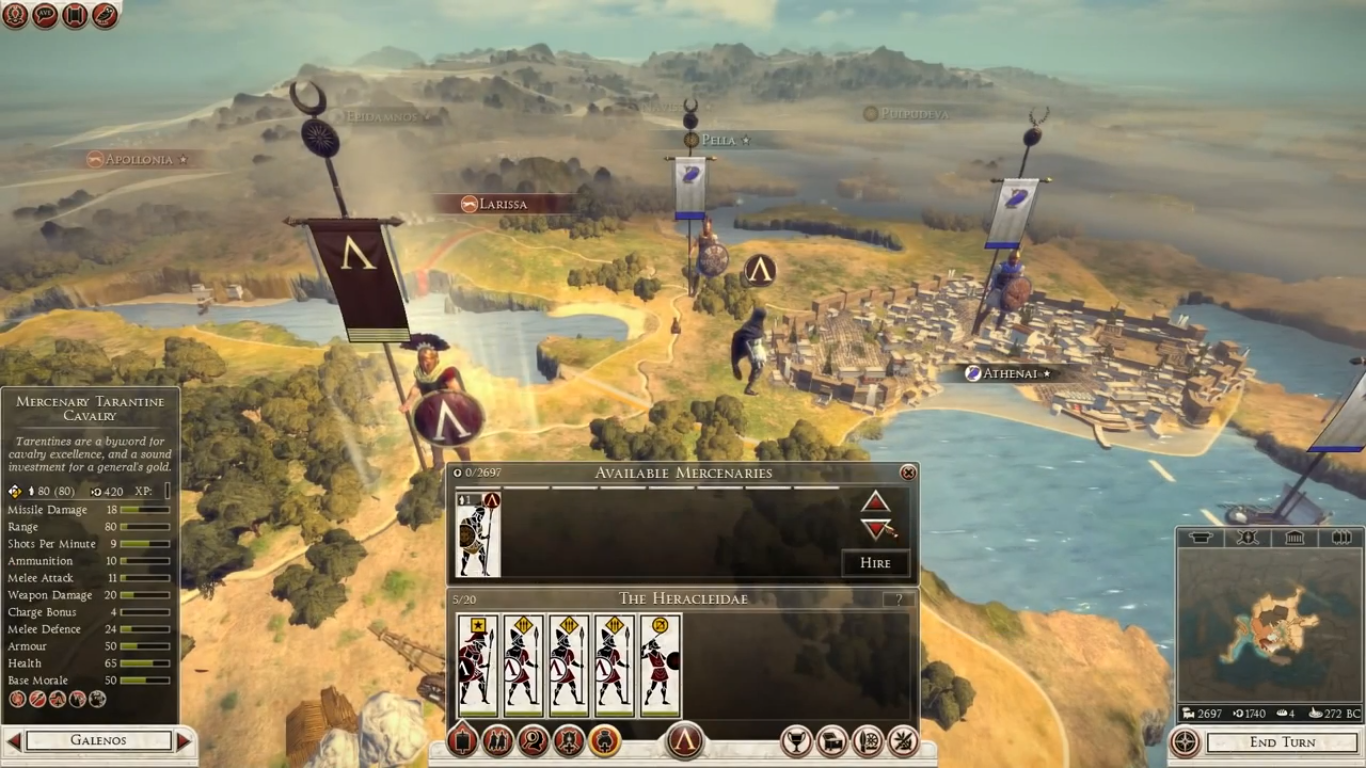Toggle the flags armies view on the minimap
Screen dimensions: 1366x768
1342,537
